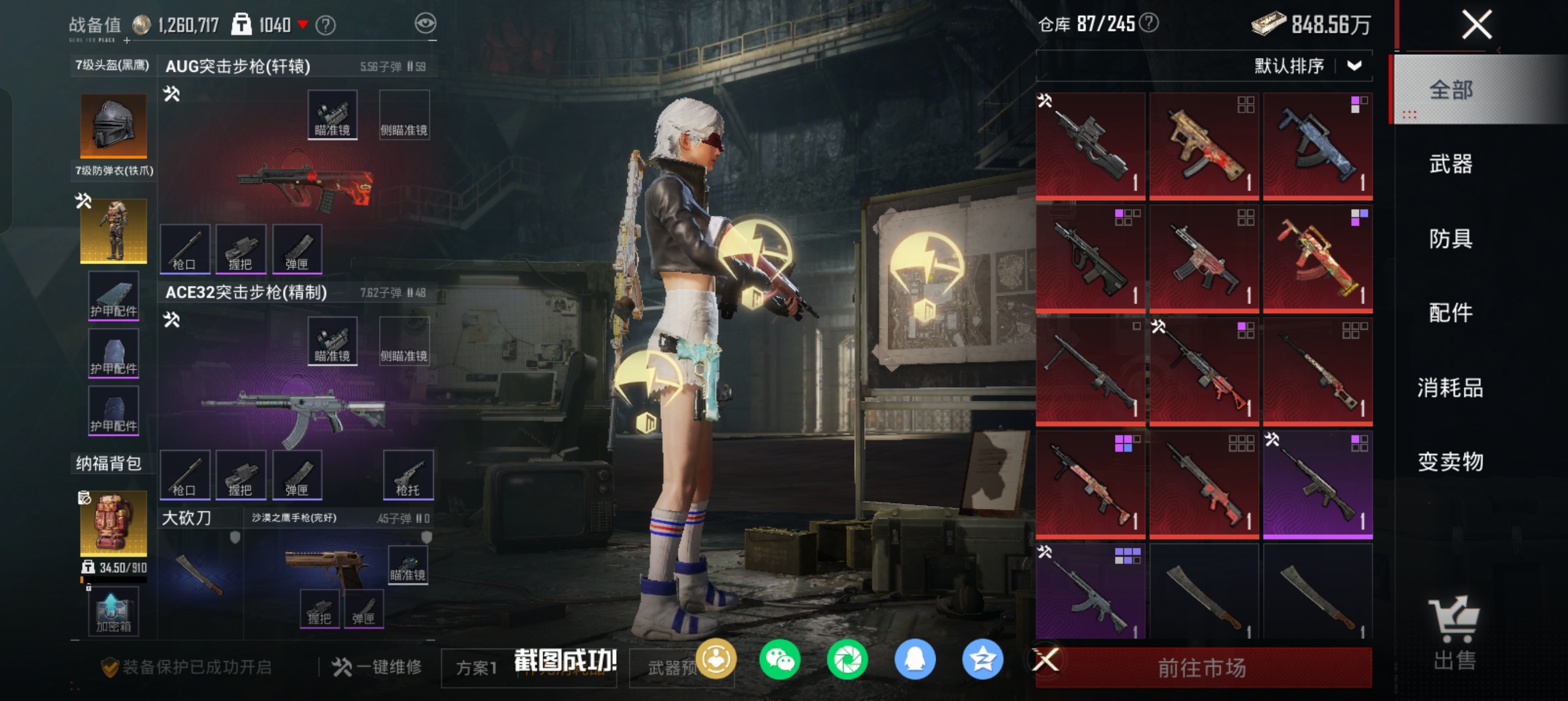This screenshot has height=701, width=1568.
Task: Select the equipped AUG assault rifle
Action: tap(304, 185)
